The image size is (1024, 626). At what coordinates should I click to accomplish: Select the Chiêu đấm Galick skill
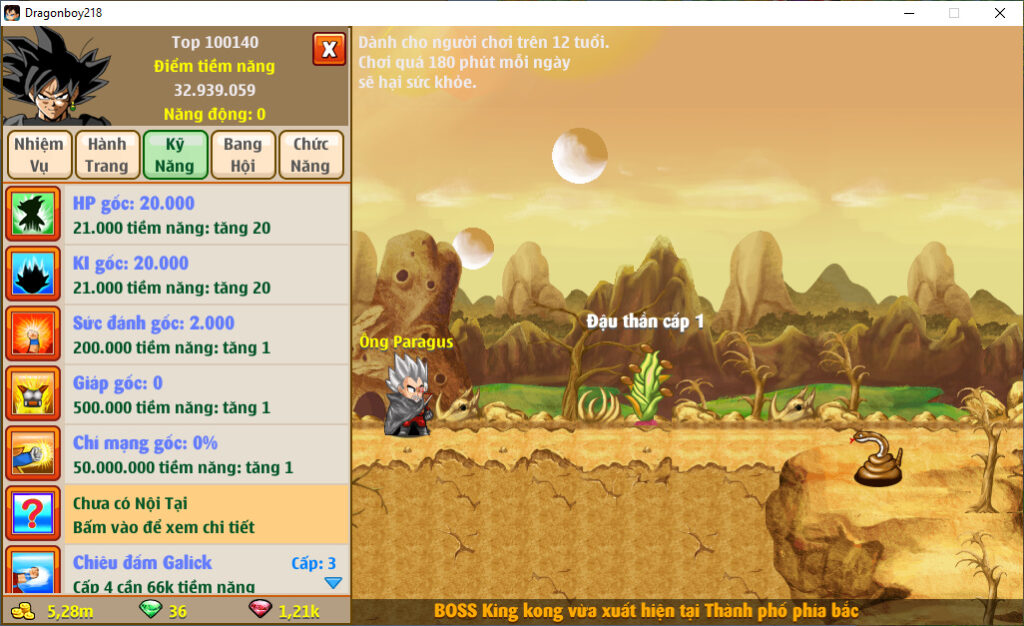click(x=176, y=572)
